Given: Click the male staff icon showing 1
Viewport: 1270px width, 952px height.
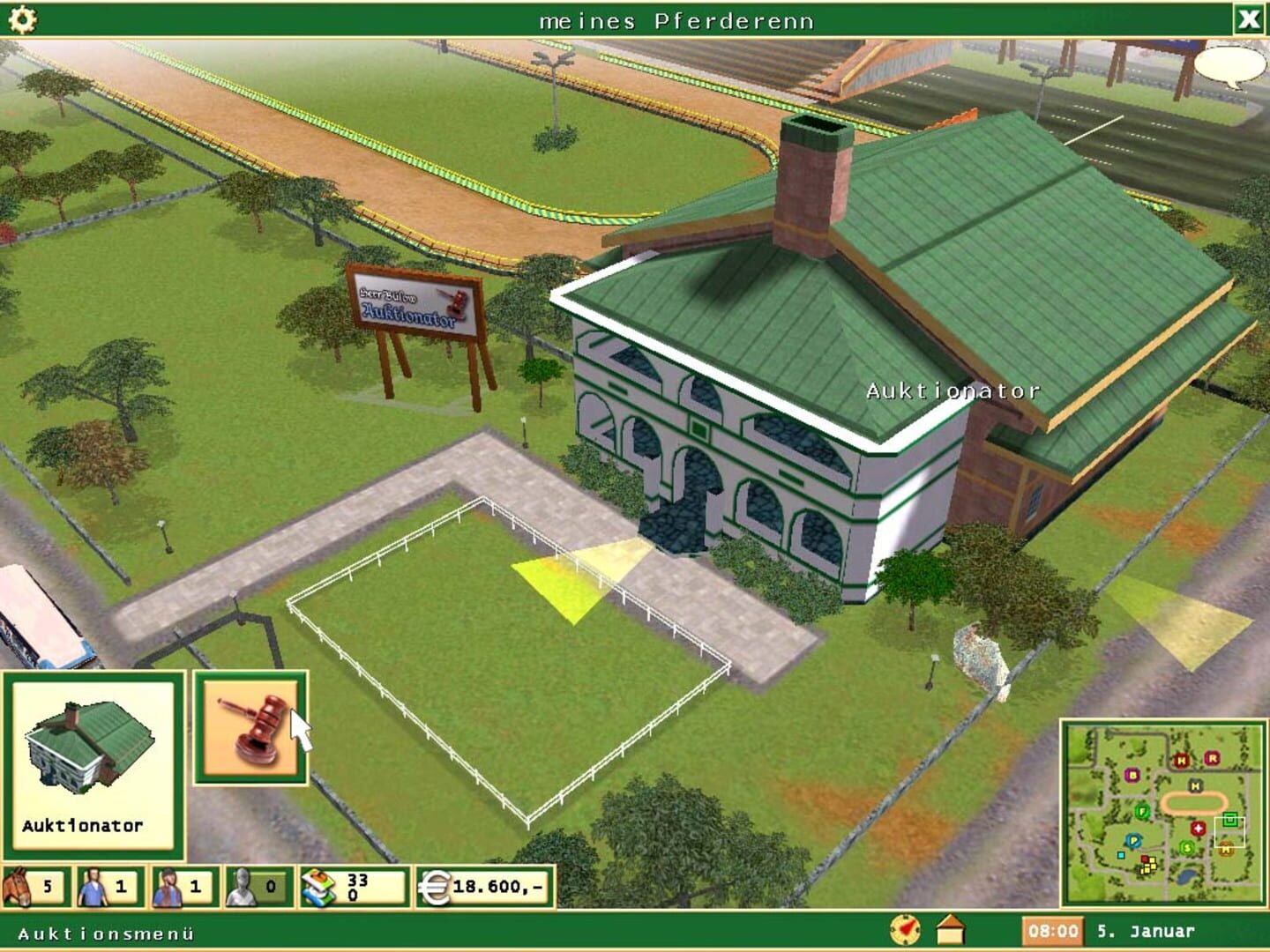Looking at the screenshot, I should [95, 884].
